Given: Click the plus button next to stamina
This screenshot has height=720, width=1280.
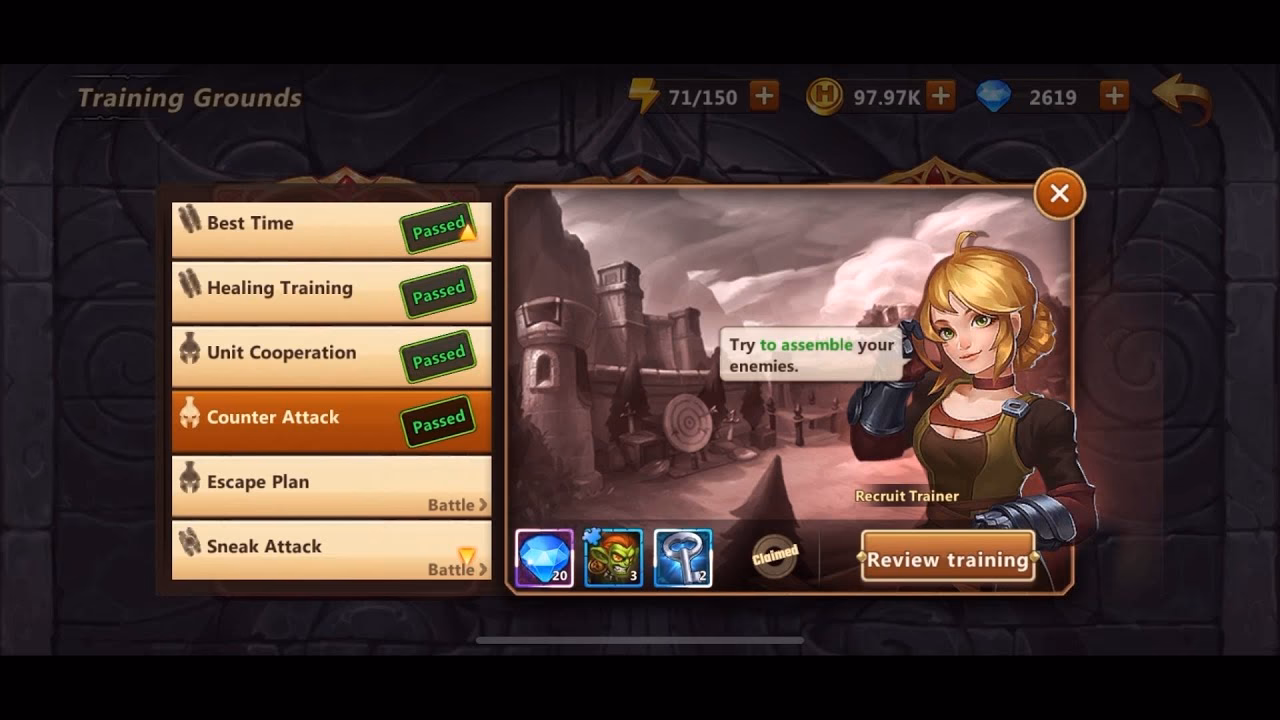Looking at the screenshot, I should tap(764, 96).
